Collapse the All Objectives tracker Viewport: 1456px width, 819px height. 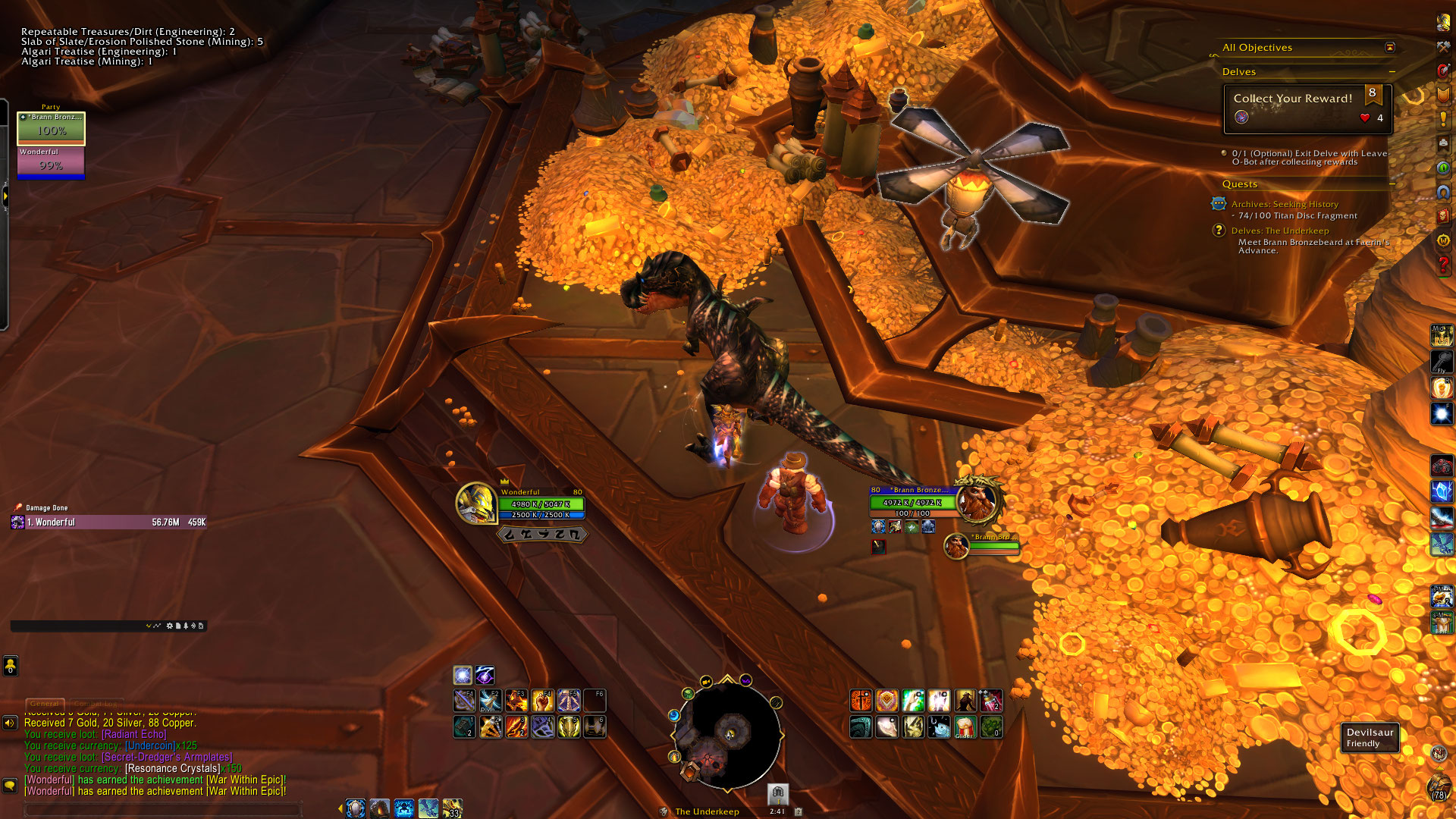coord(1389,47)
